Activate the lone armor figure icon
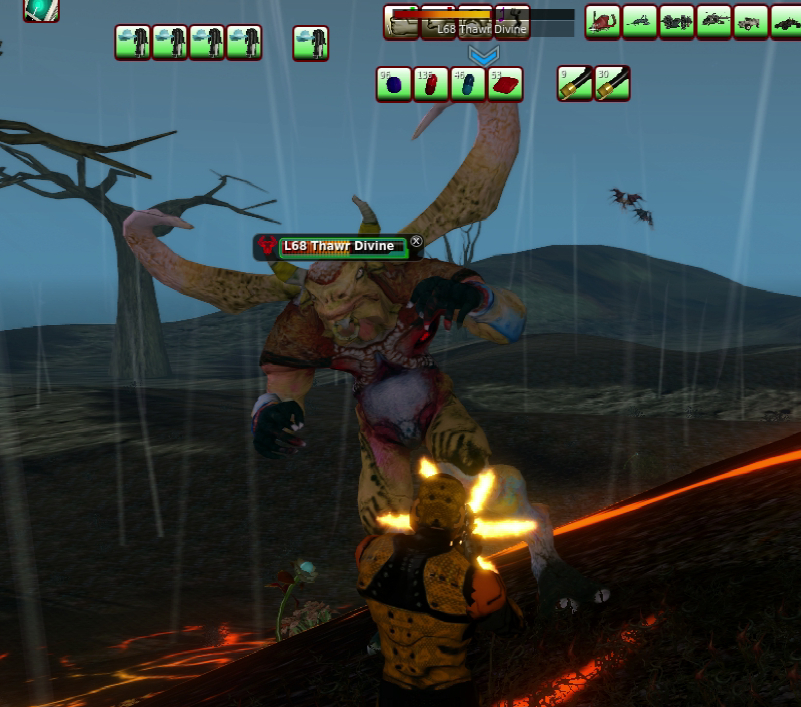The height and width of the screenshot is (707, 801). [311, 43]
